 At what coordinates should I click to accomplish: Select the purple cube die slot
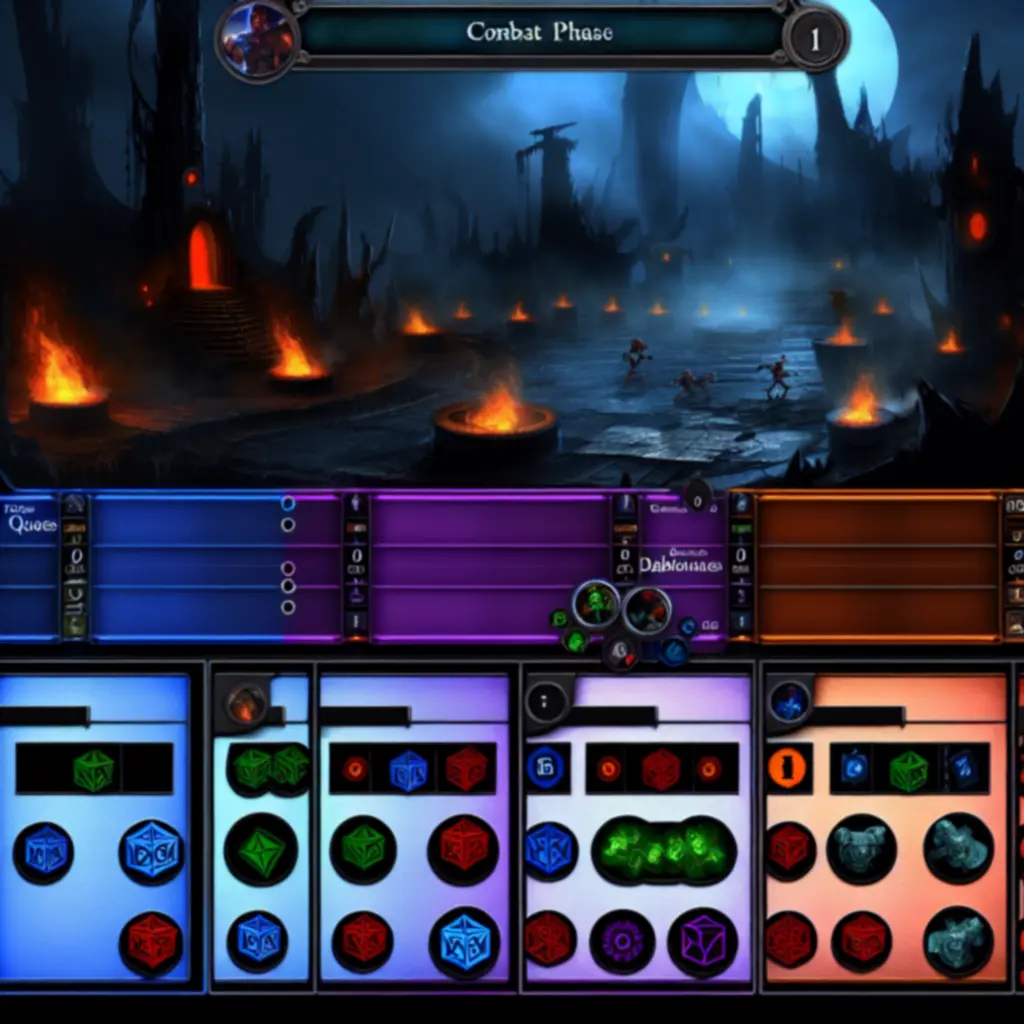[701, 942]
